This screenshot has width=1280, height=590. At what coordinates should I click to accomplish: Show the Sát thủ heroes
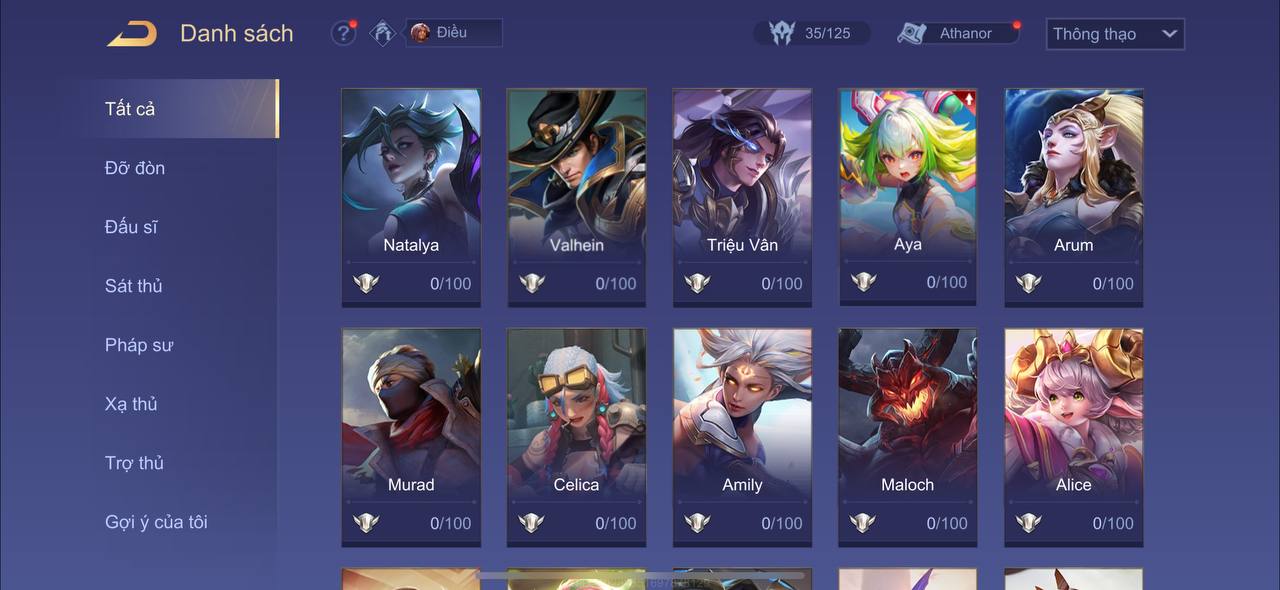pyautogui.click(x=133, y=286)
